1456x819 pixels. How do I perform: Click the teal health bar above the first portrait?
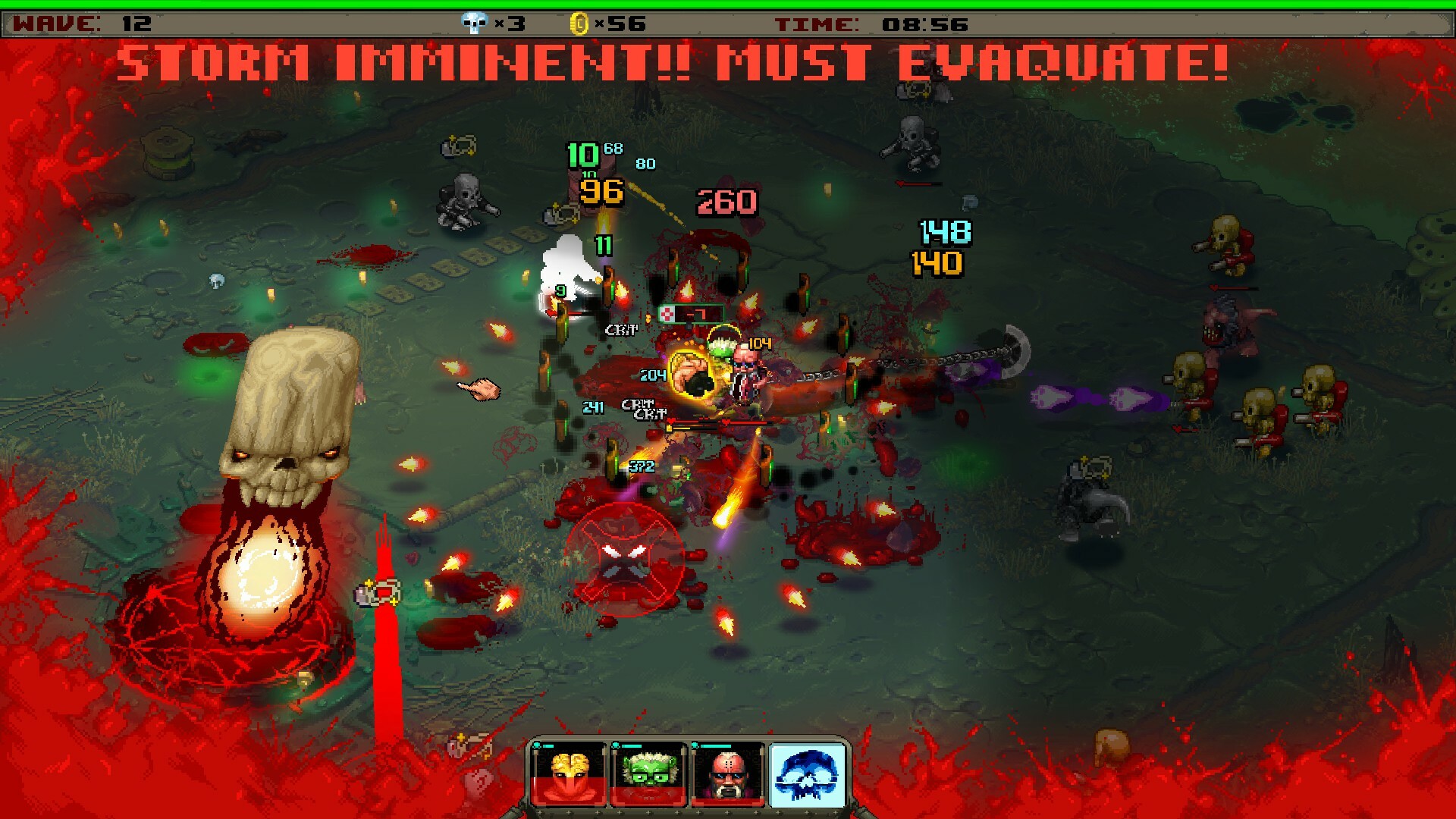click(x=550, y=746)
